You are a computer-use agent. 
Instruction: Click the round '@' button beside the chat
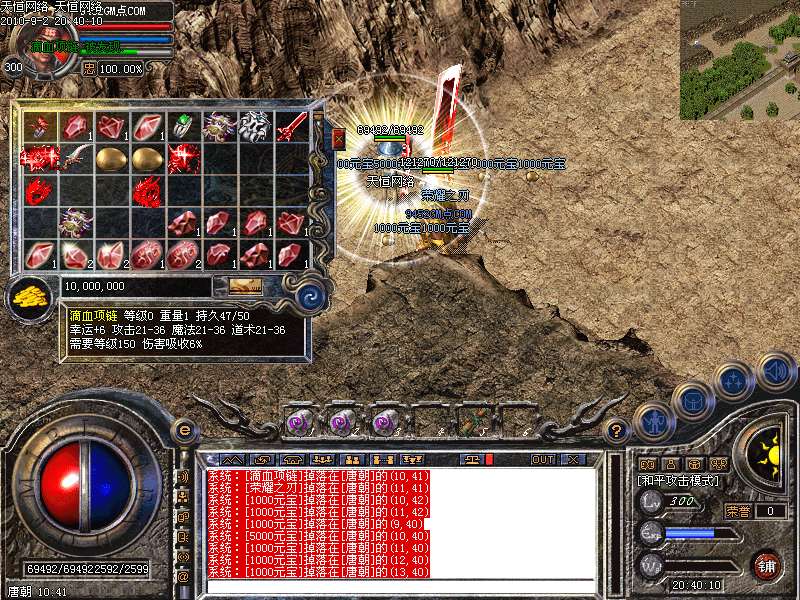183,577
